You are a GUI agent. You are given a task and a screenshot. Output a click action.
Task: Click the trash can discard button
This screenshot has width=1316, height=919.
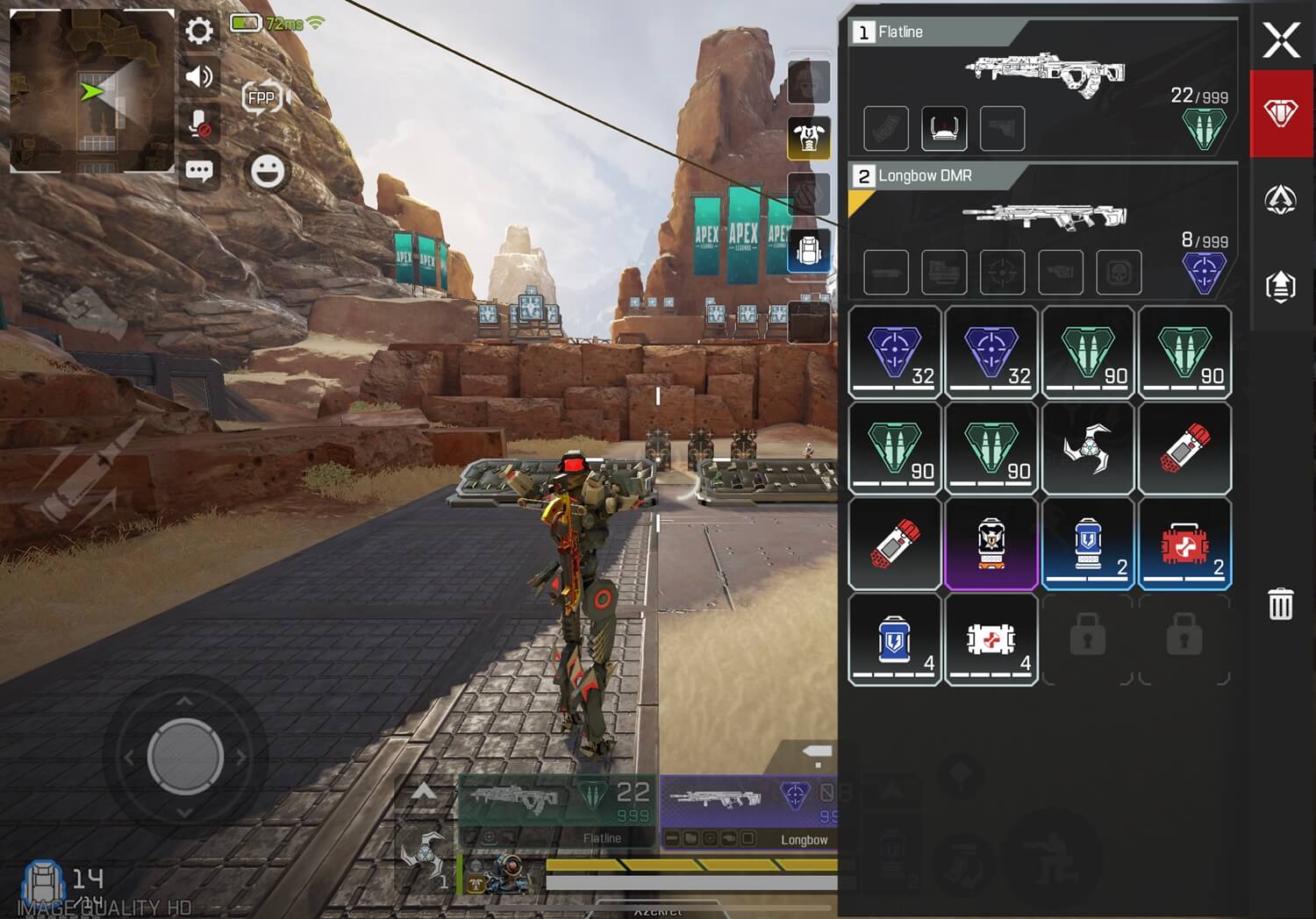1281,604
